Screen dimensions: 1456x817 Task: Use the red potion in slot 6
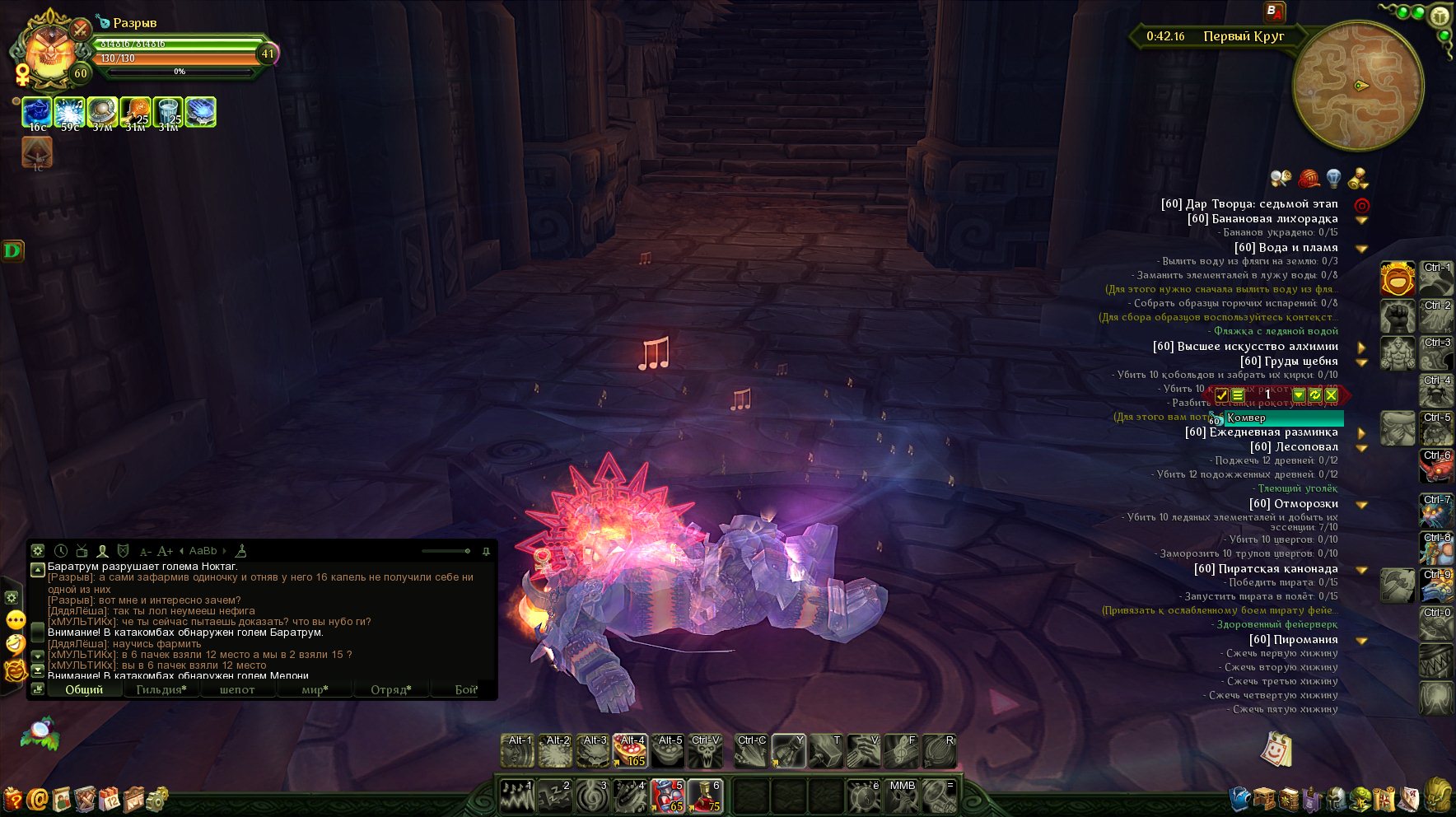click(x=706, y=796)
